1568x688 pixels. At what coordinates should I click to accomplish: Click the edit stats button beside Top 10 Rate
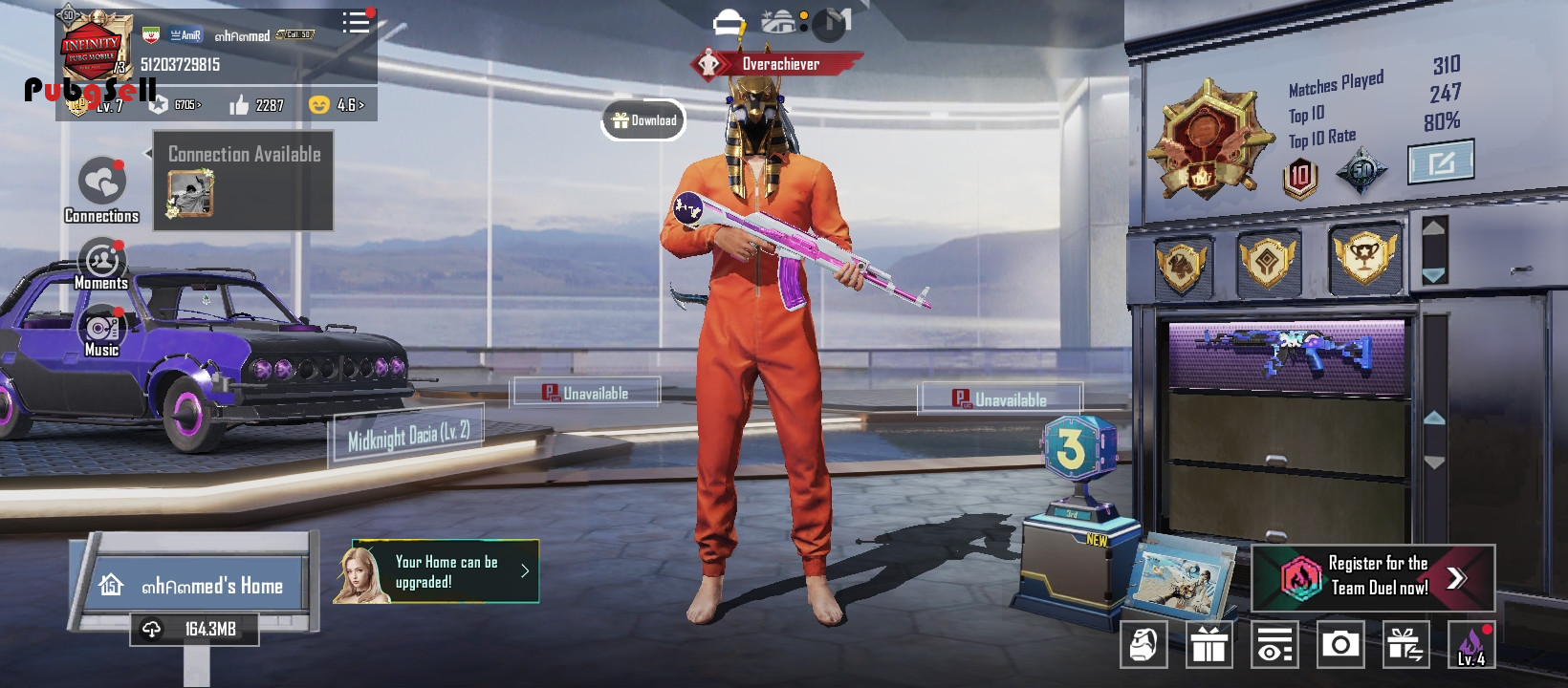click(x=1441, y=161)
